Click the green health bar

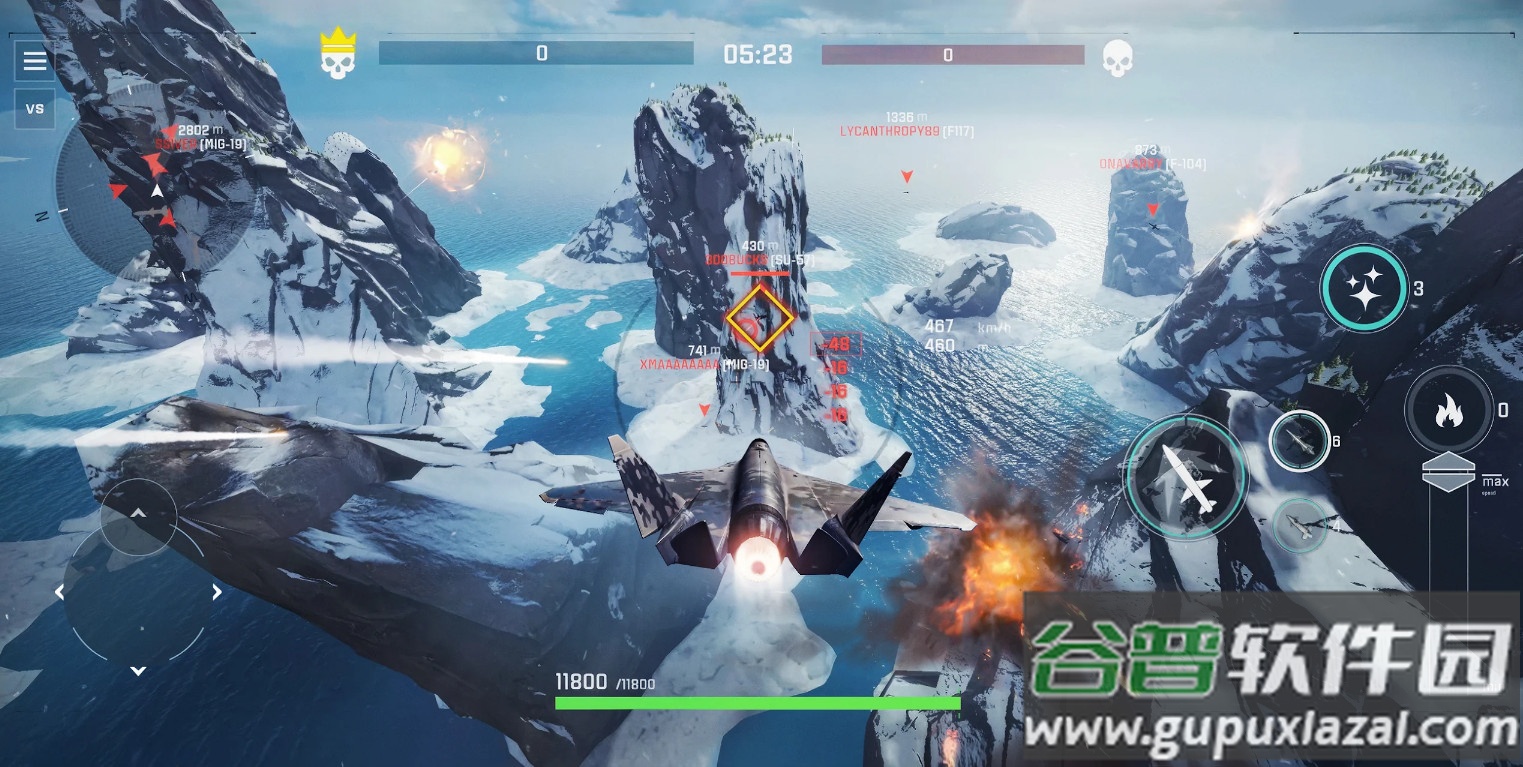pos(759,703)
